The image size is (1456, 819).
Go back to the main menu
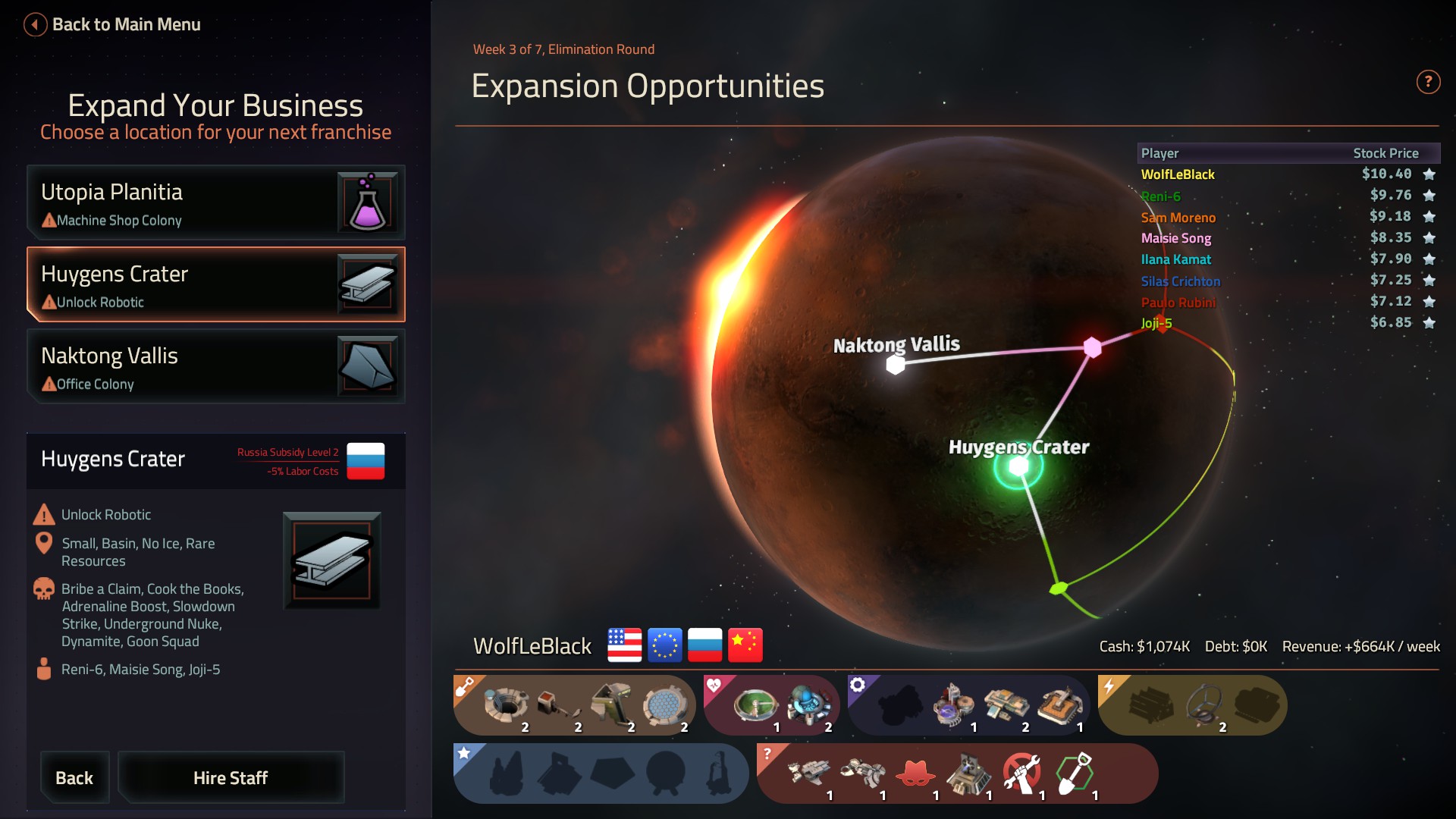(114, 24)
